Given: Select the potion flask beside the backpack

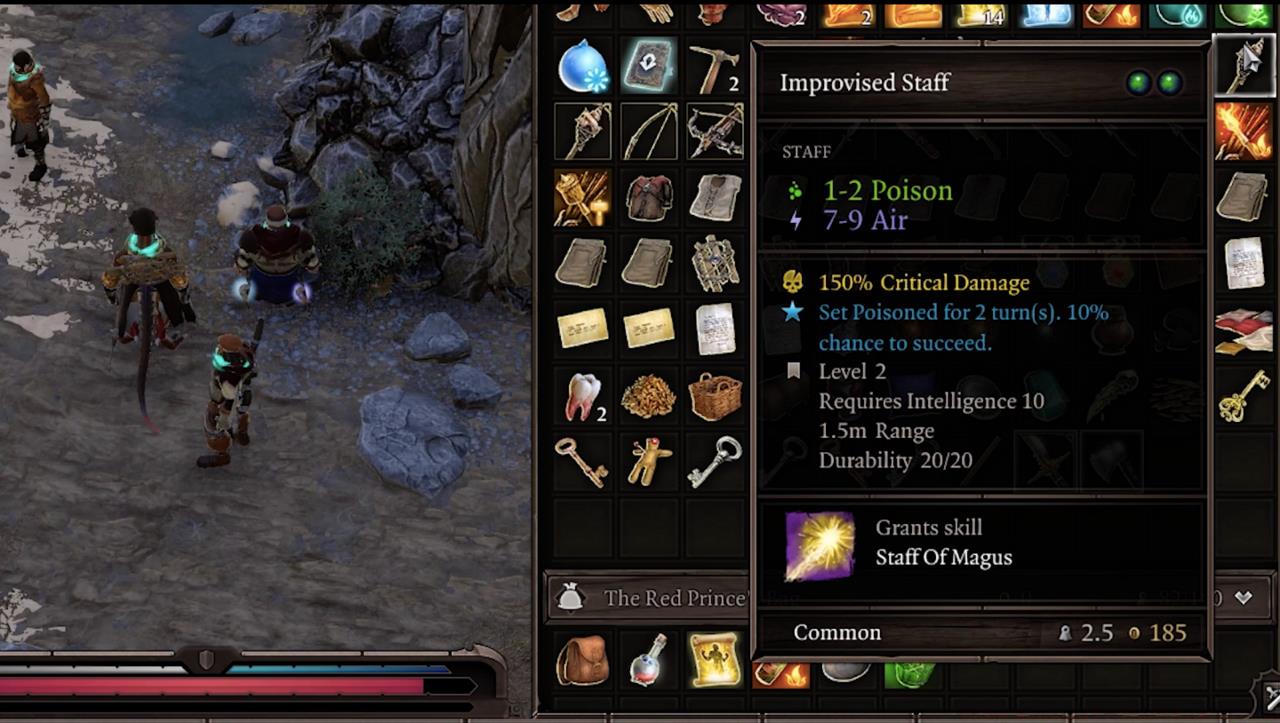Looking at the screenshot, I should (x=648, y=660).
